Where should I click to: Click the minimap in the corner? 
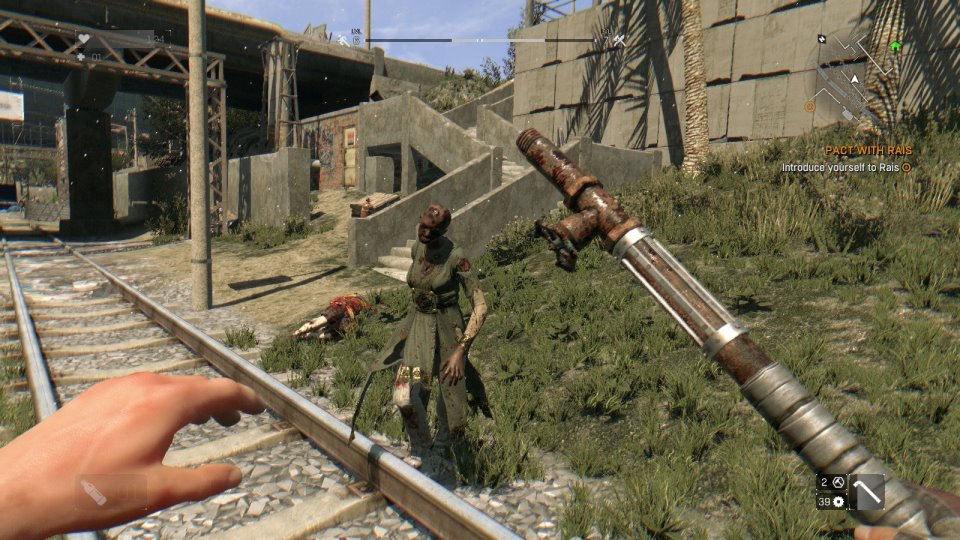click(857, 73)
